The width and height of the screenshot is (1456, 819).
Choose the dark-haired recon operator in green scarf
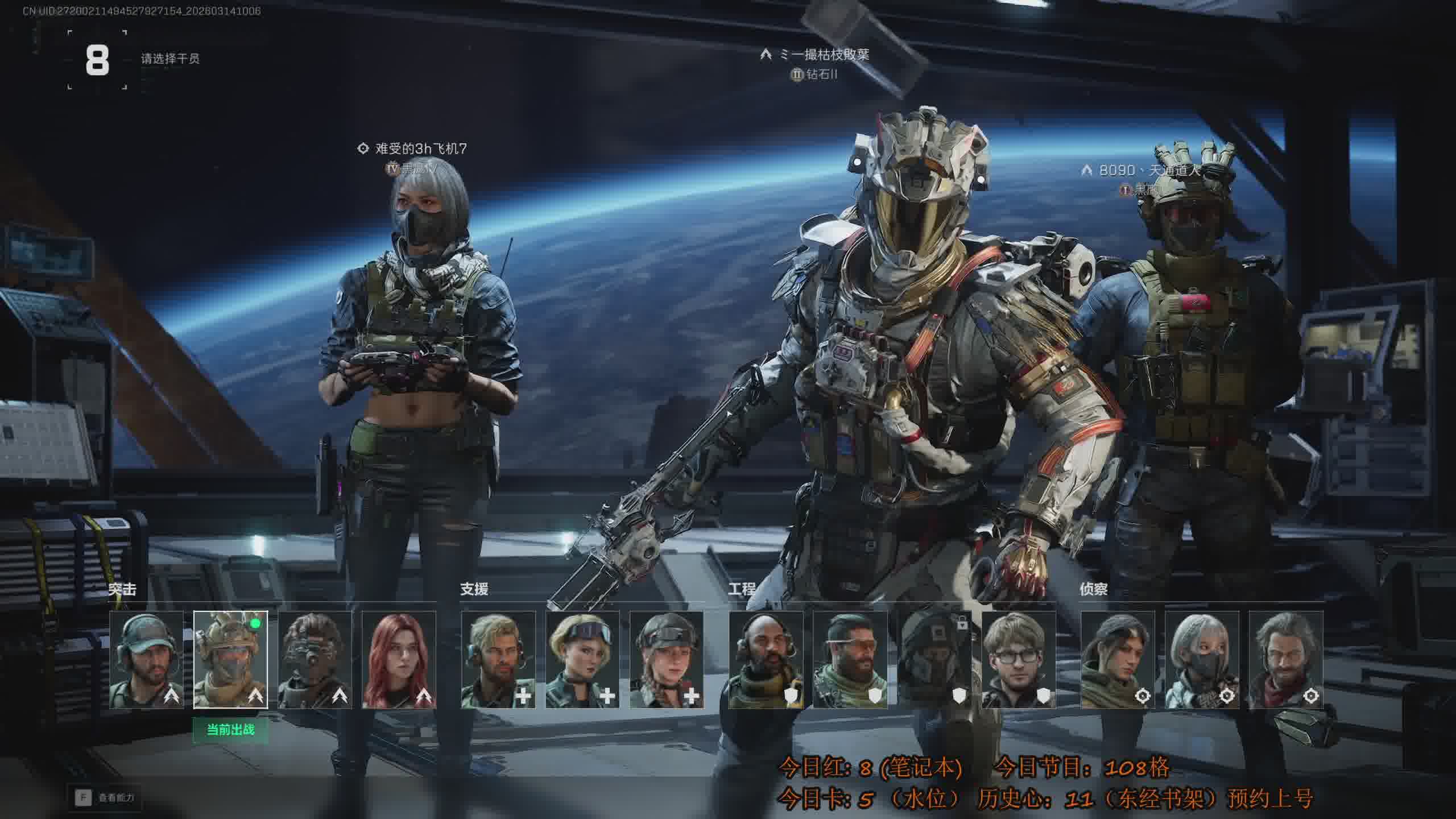tap(1118, 660)
